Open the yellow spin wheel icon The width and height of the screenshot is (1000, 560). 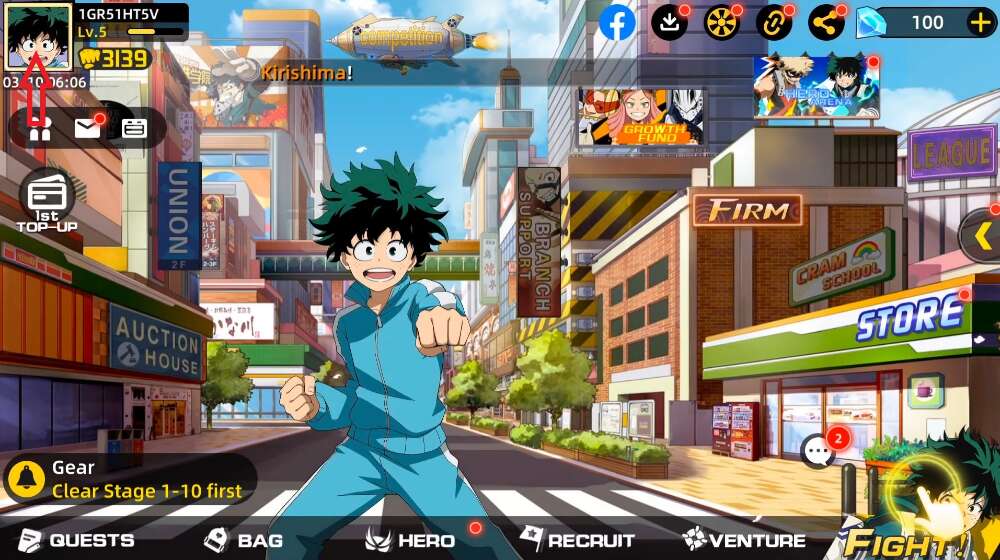[x=721, y=22]
